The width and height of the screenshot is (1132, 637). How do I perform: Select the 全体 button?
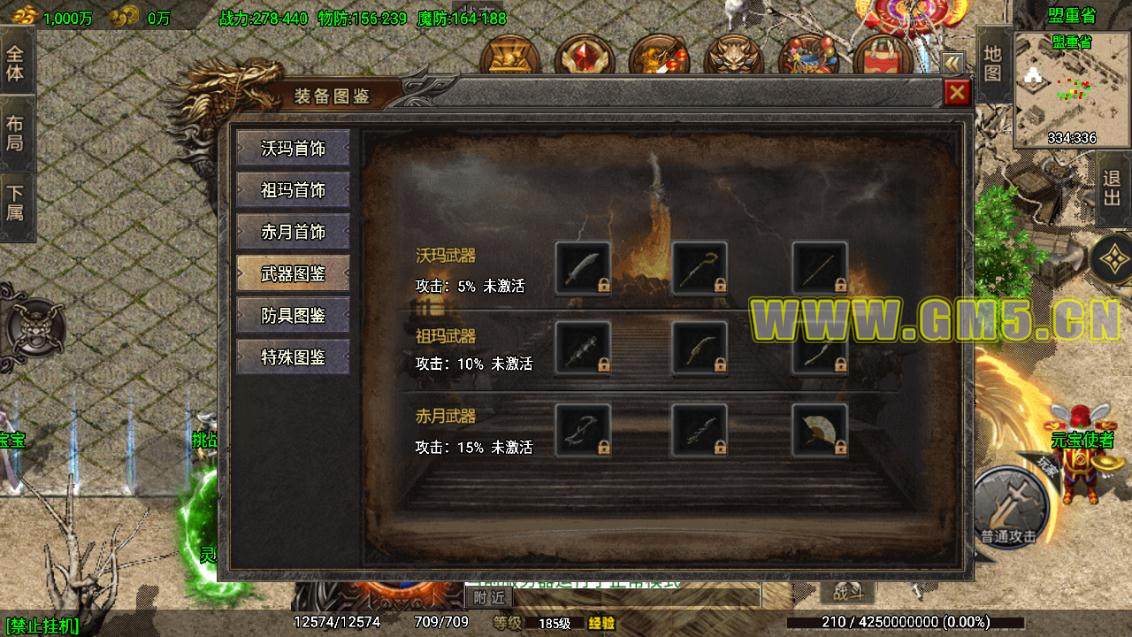pos(16,62)
